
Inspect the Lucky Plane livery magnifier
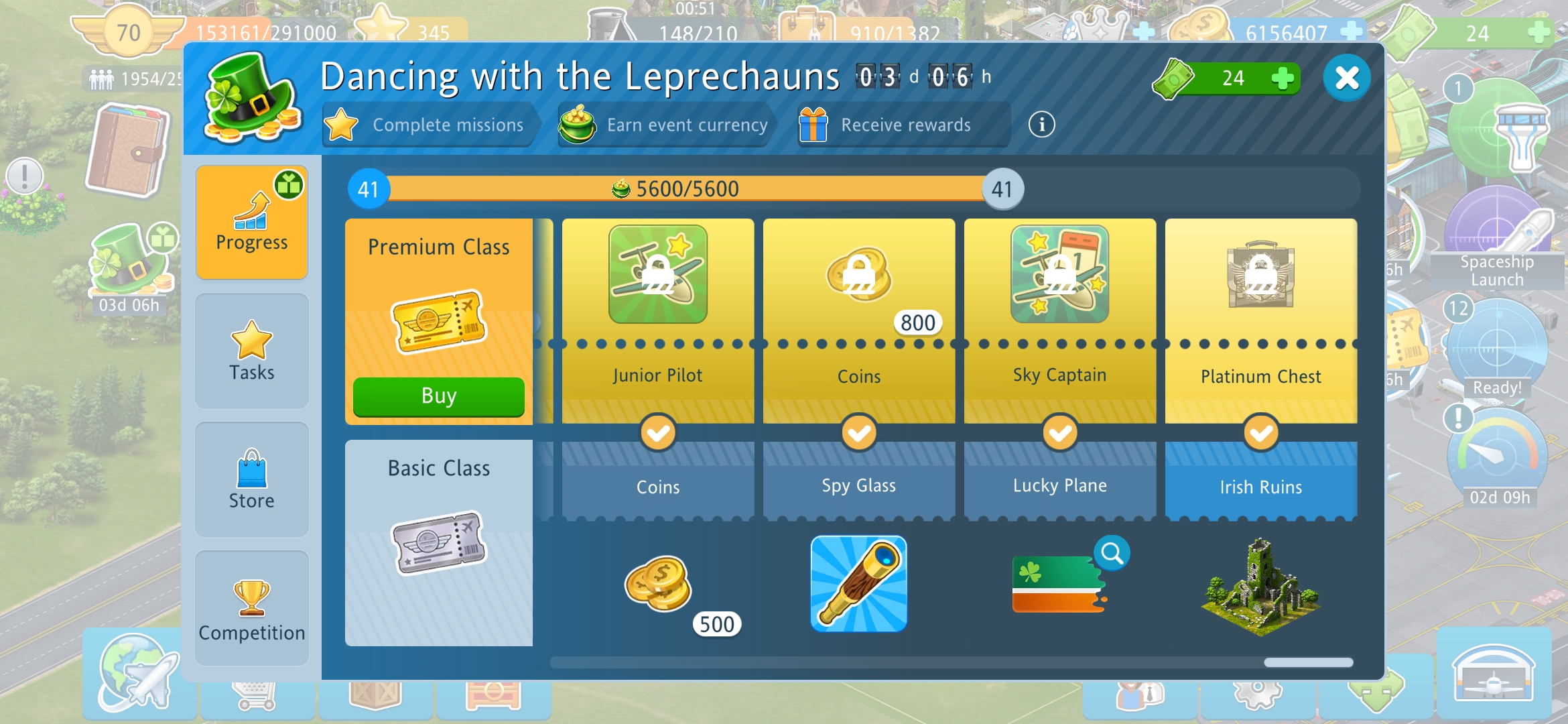coord(1112,554)
